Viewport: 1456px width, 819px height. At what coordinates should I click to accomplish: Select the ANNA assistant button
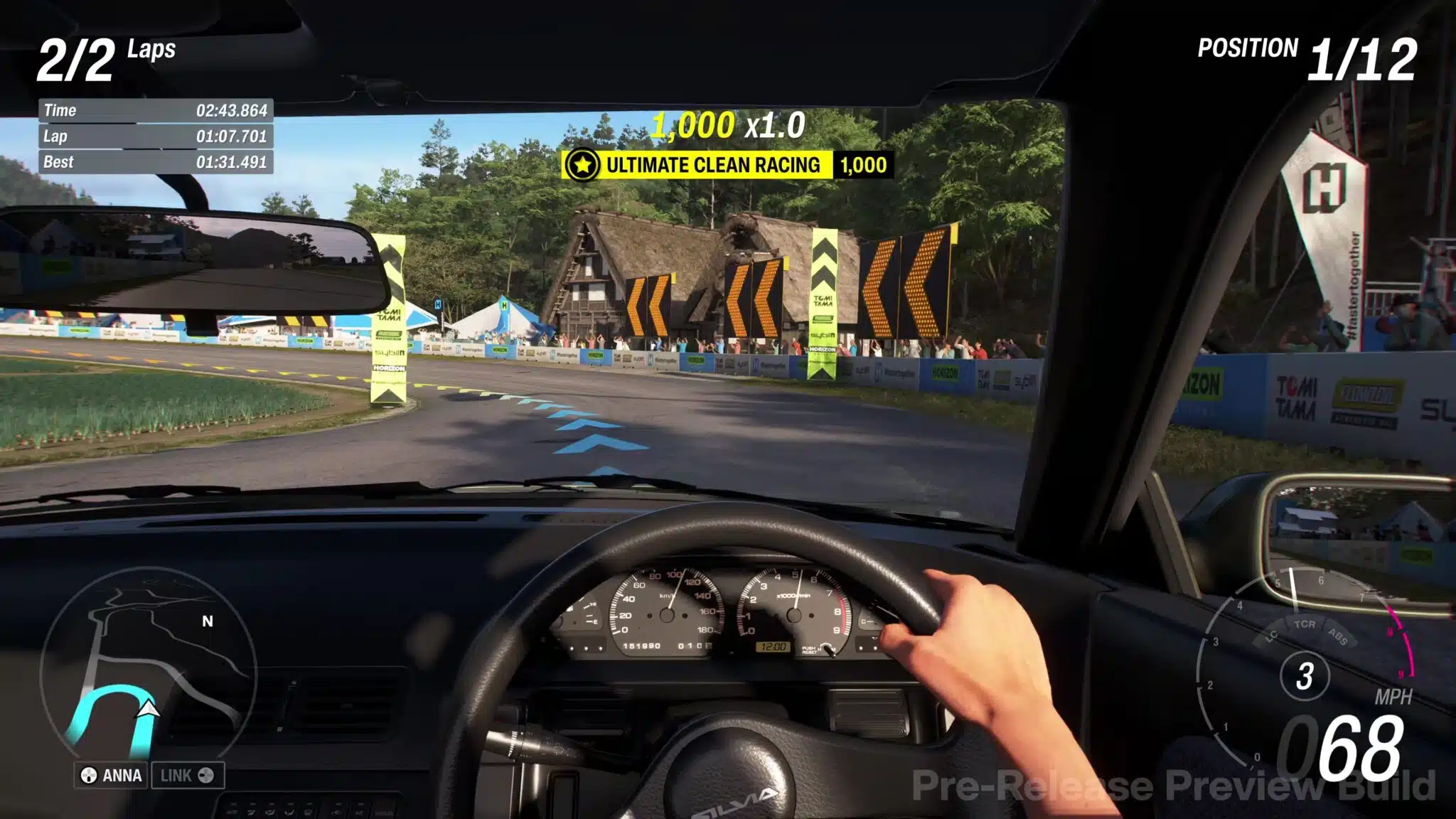pyautogui.click(x=111, y=775)
